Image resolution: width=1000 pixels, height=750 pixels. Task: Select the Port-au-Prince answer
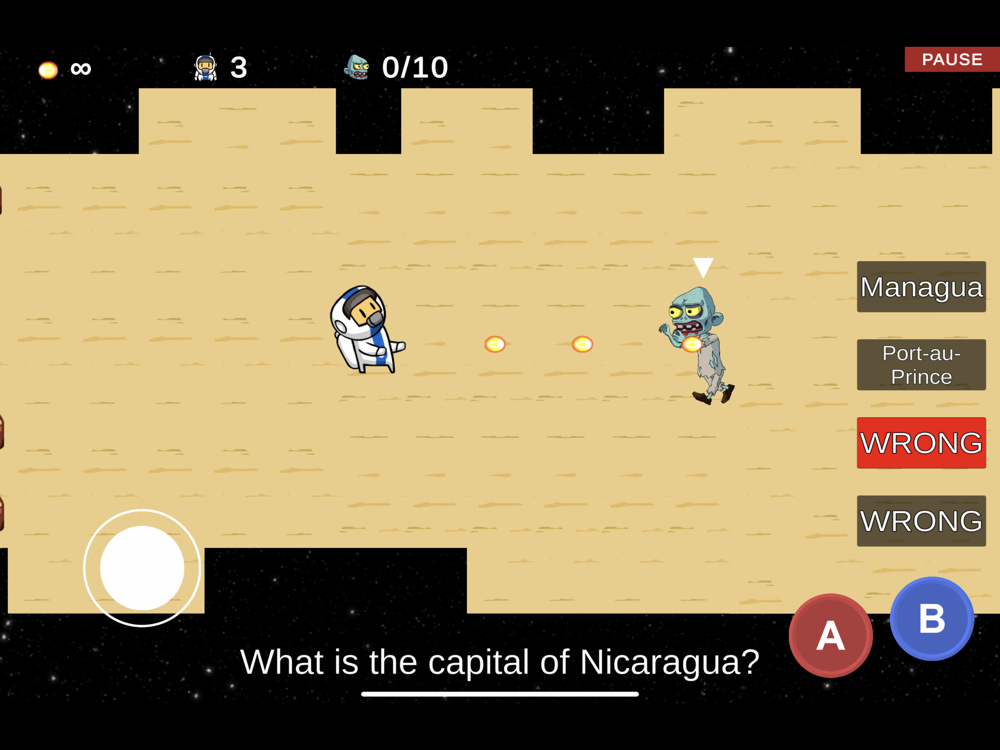[921, 365]
